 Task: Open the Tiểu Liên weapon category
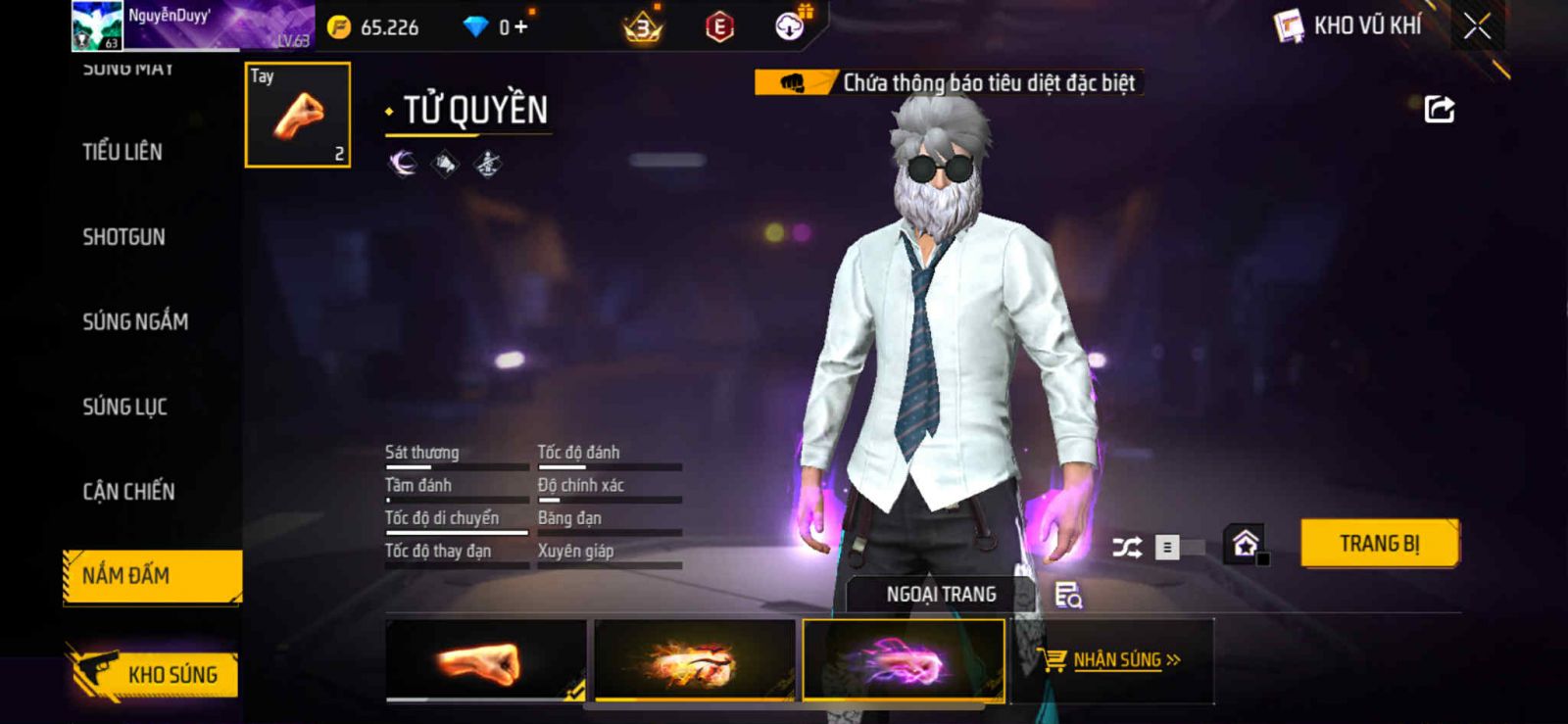(x=122, y=152)
